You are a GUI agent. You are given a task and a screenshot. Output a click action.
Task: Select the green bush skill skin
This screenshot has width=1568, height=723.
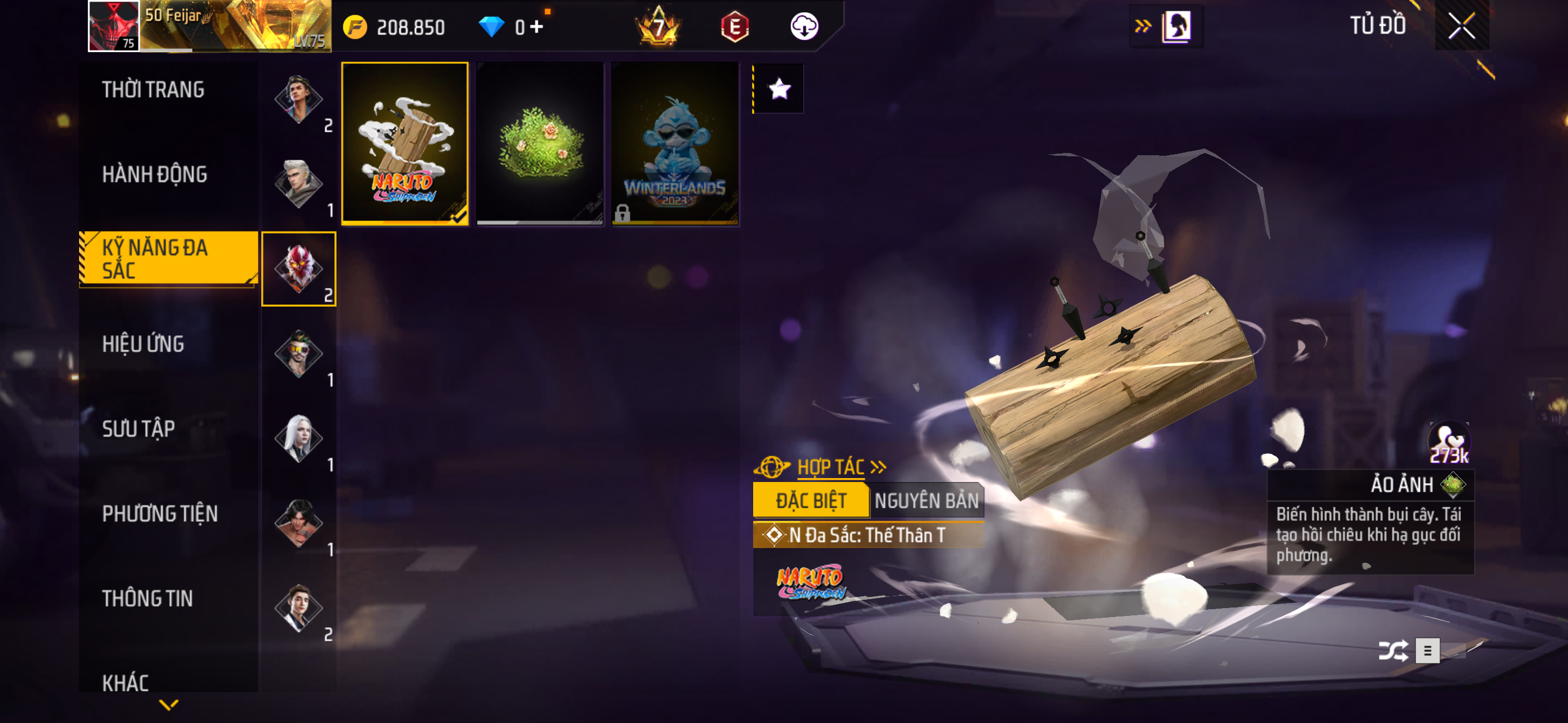click(540, 143)
